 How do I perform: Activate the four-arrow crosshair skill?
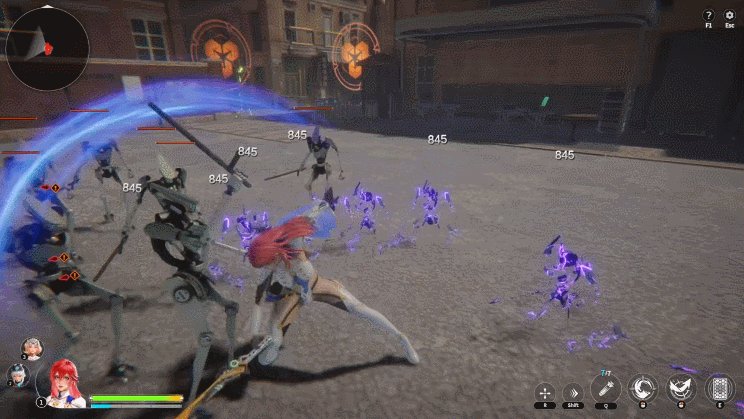pos(544,392)
